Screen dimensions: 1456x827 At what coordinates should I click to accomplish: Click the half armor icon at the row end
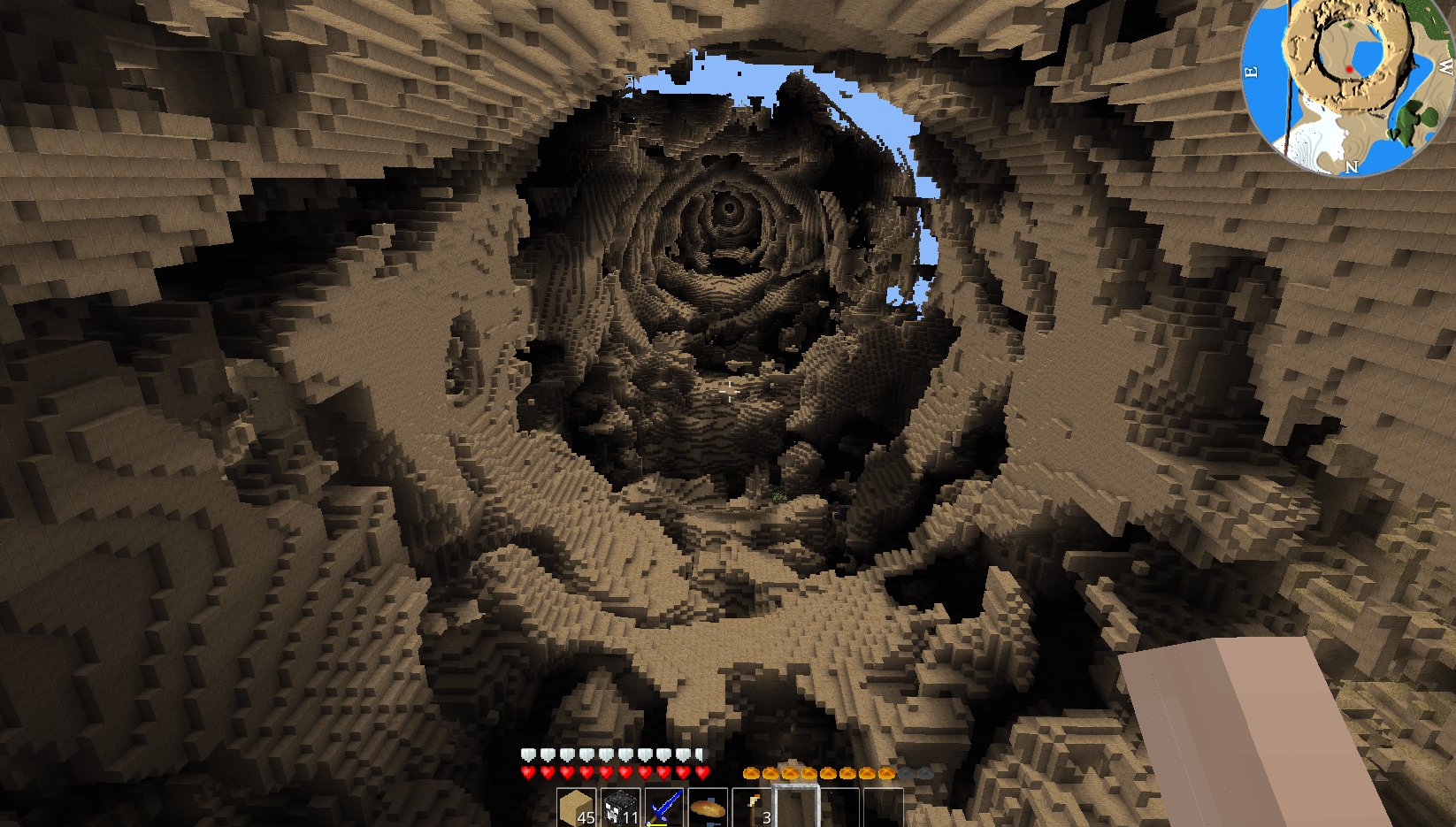700,754
